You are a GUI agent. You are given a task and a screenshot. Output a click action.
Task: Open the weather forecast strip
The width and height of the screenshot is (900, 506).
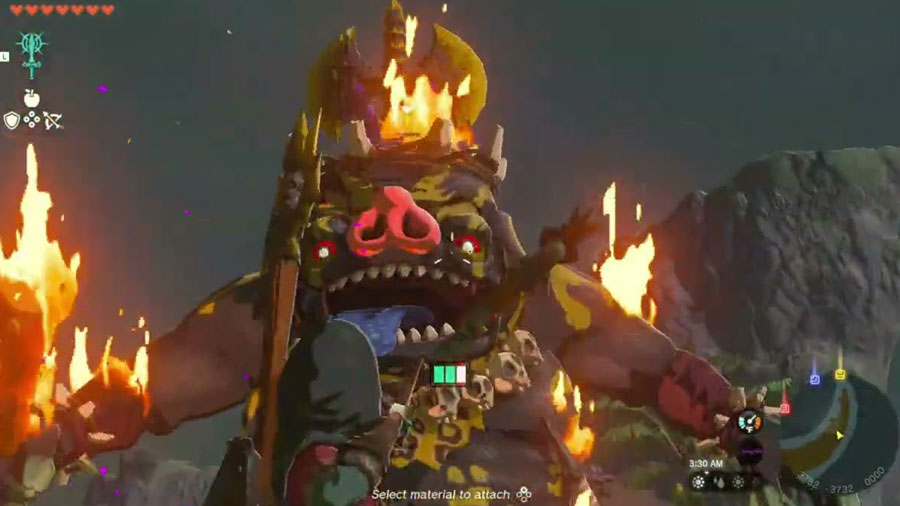click(728, 482)
